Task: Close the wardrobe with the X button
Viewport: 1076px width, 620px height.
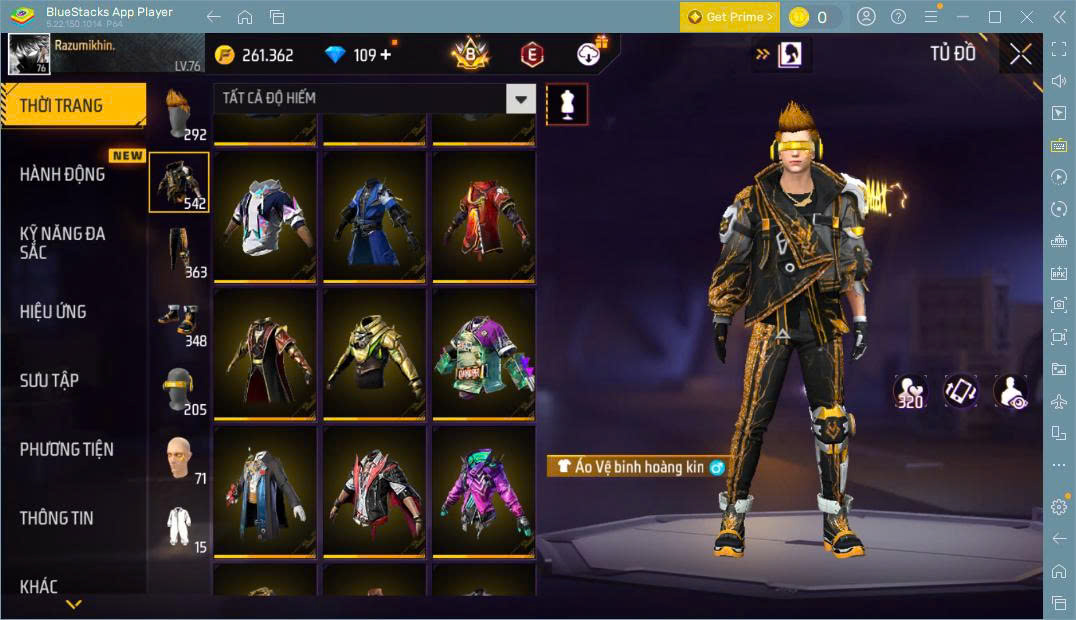Action: tap(1020, 54)
